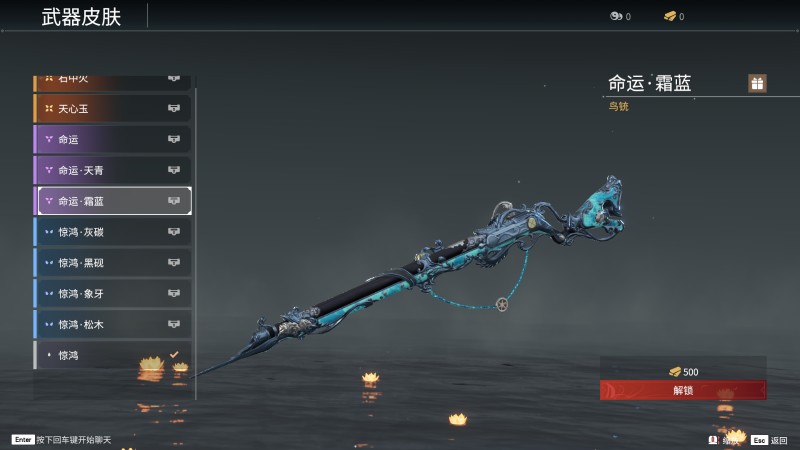Click the gold bar currency counter
The height and width of the screenshot is (450, 800).
(x=674, y=17)
